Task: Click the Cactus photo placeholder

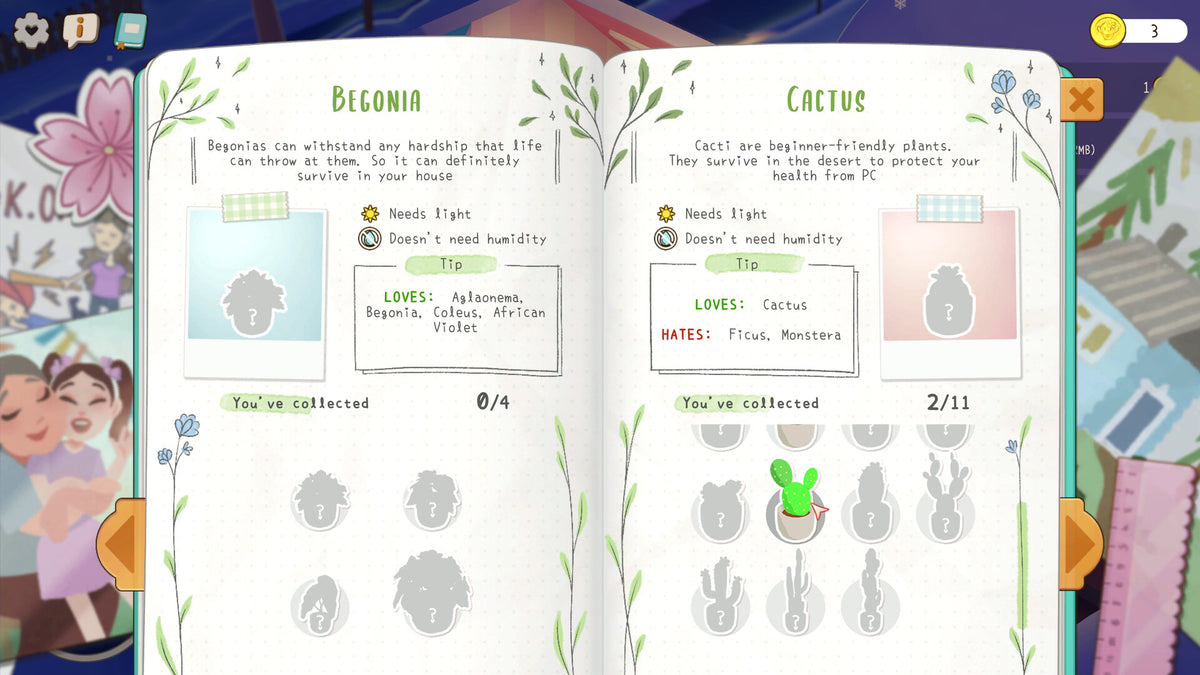Action: [948, 292]
